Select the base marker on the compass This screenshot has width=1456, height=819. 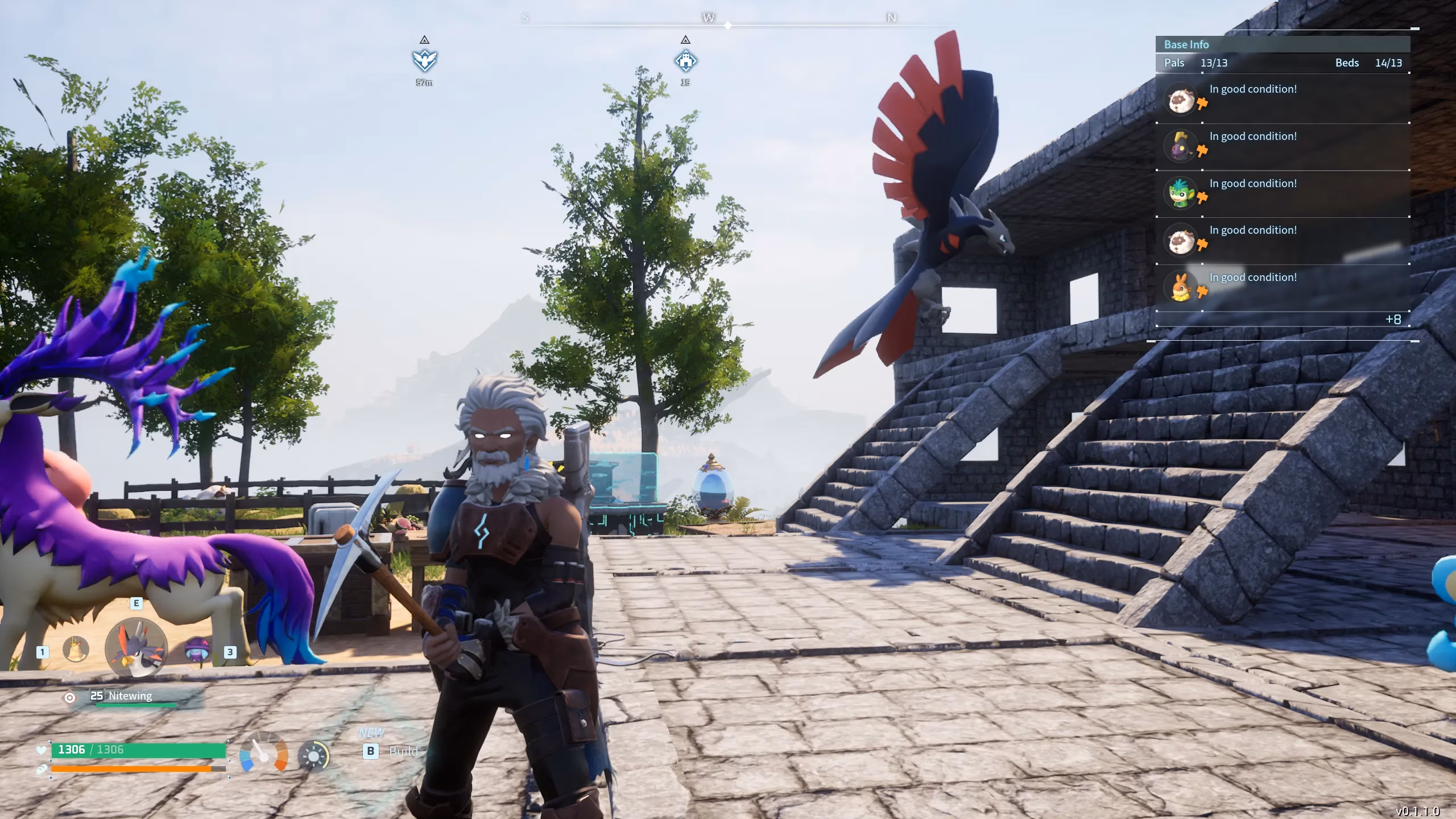point(685,60)
